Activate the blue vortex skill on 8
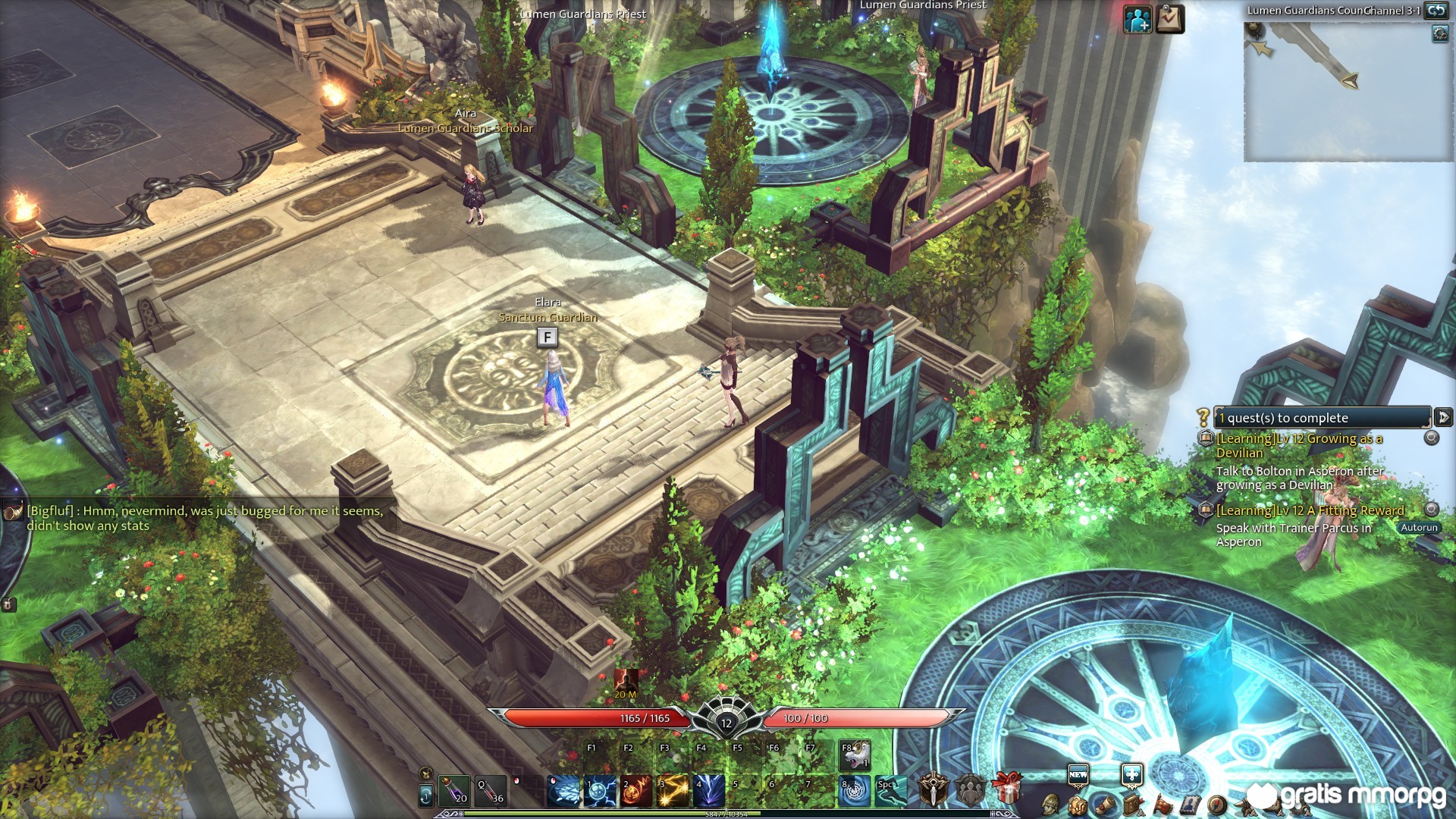The height and width of the screenshot is (819, 1456). [855, 790]
